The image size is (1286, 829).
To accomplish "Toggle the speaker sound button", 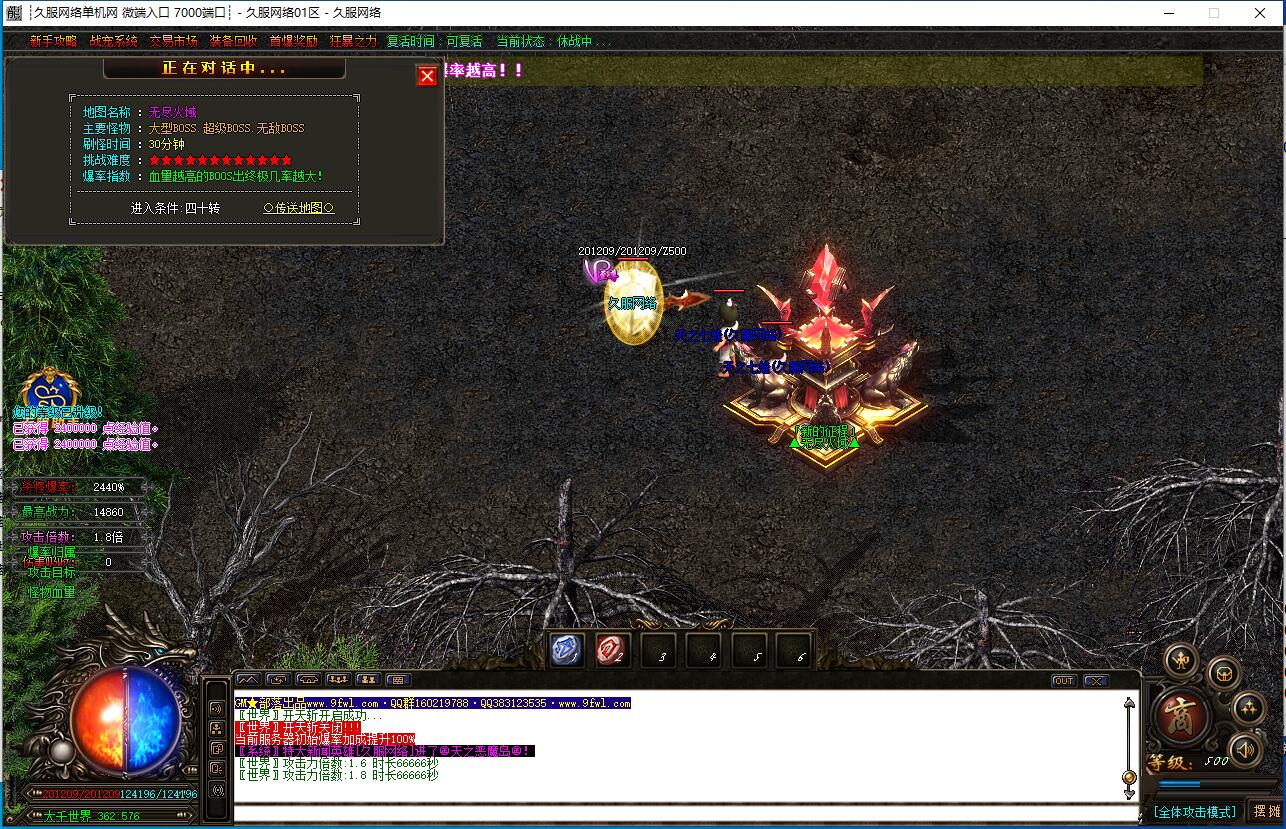I will click(1244, 749).
